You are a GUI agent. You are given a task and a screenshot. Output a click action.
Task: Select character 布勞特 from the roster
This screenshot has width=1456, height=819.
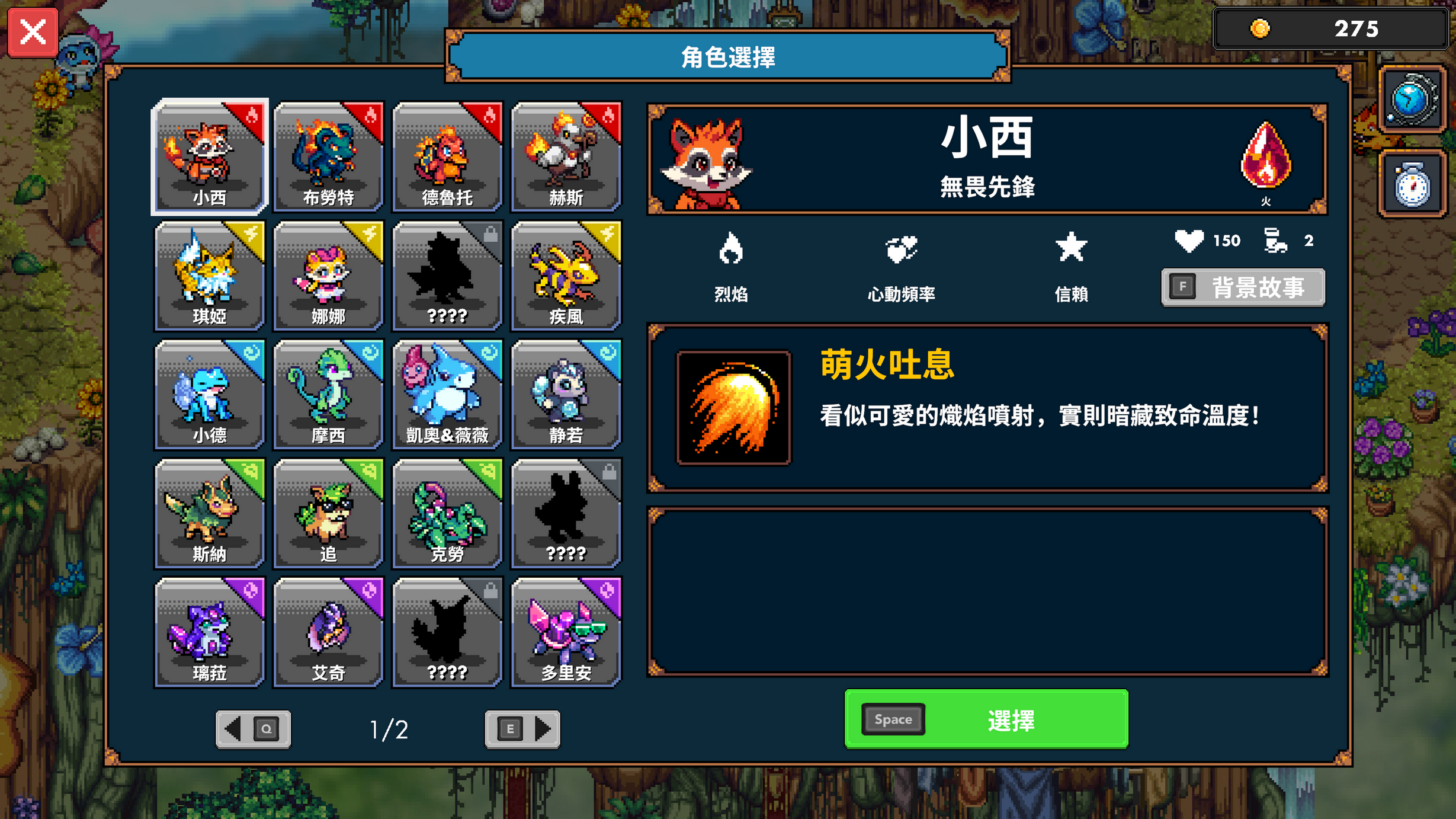click(328, 157)
